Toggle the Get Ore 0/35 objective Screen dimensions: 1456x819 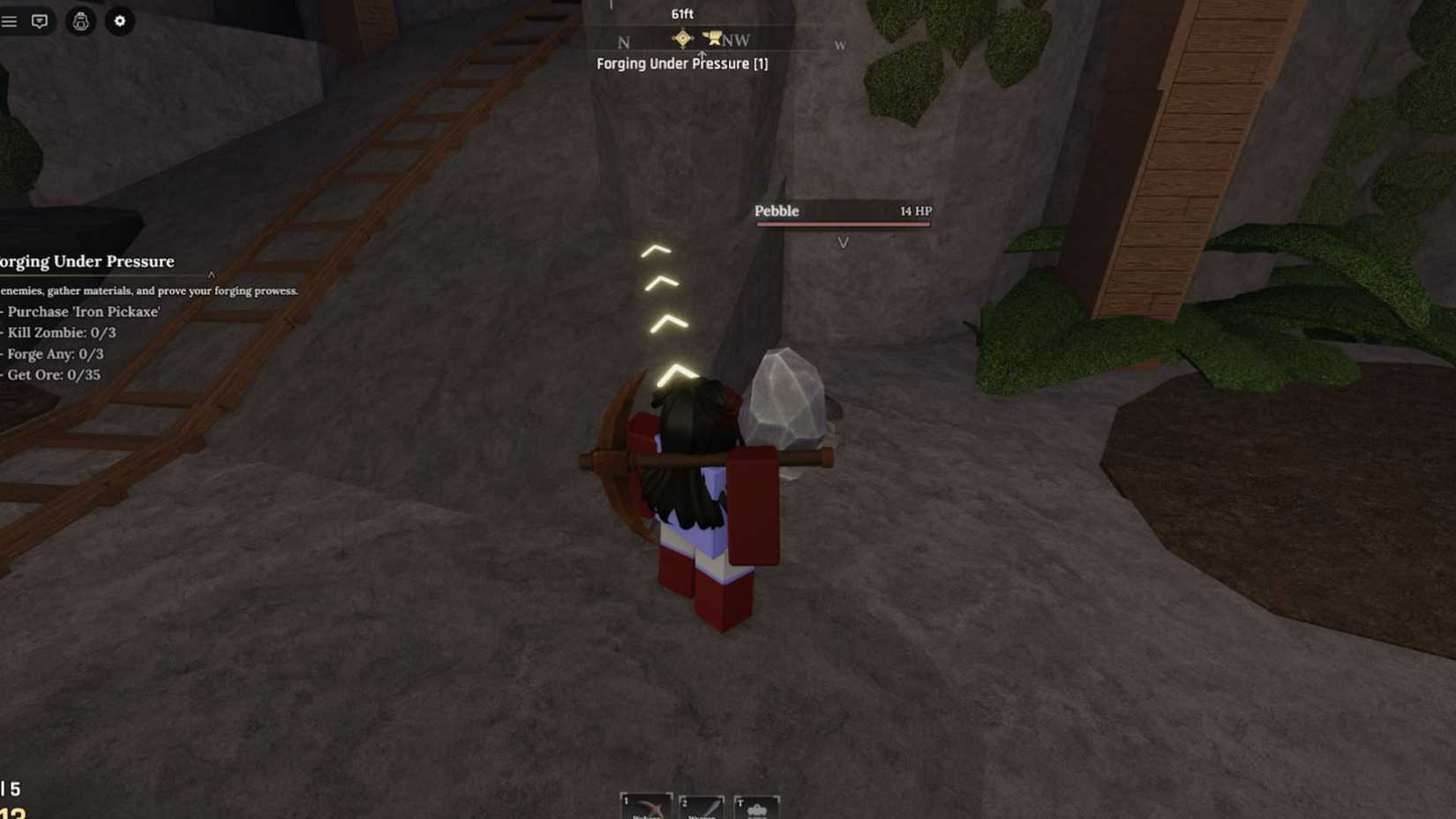52,375
